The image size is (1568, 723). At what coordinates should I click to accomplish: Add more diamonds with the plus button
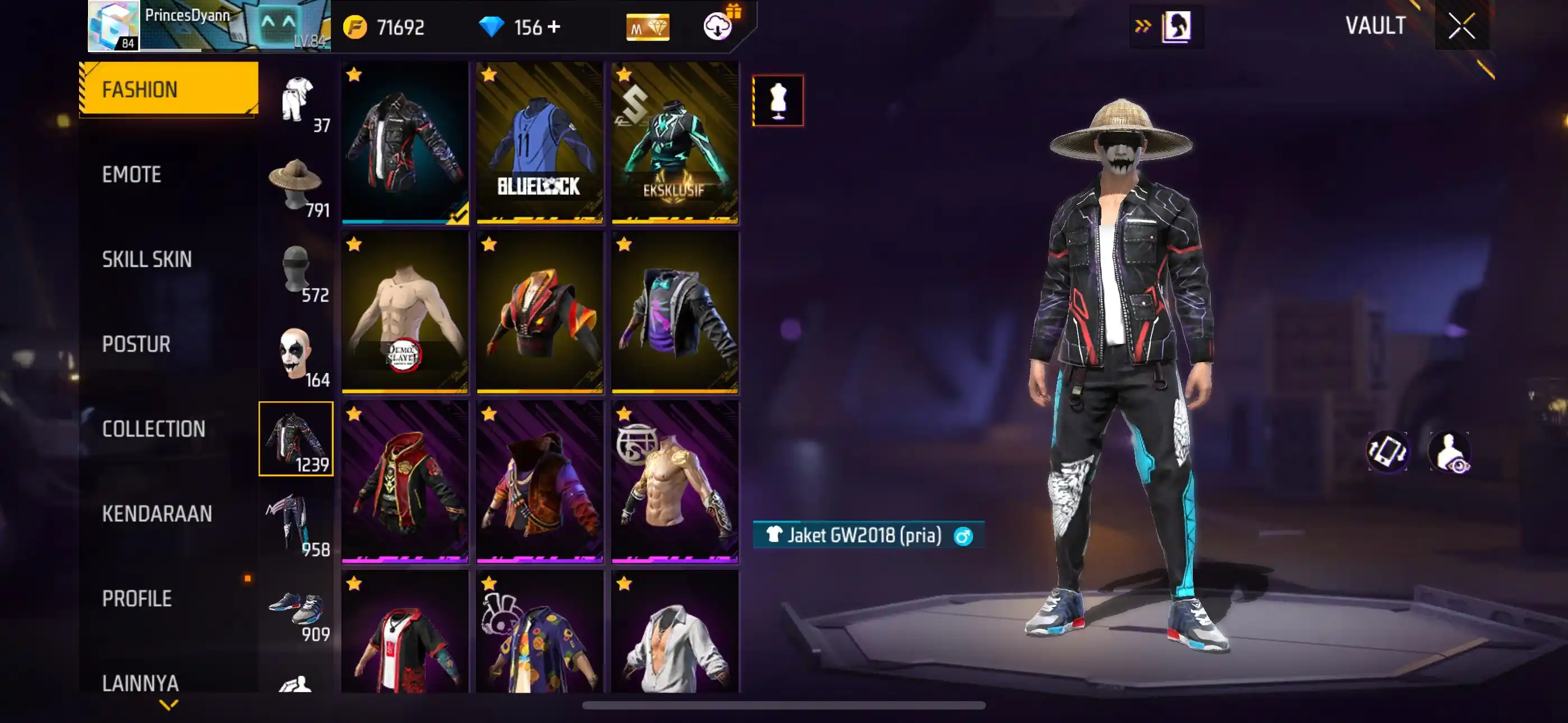point(554,27)
